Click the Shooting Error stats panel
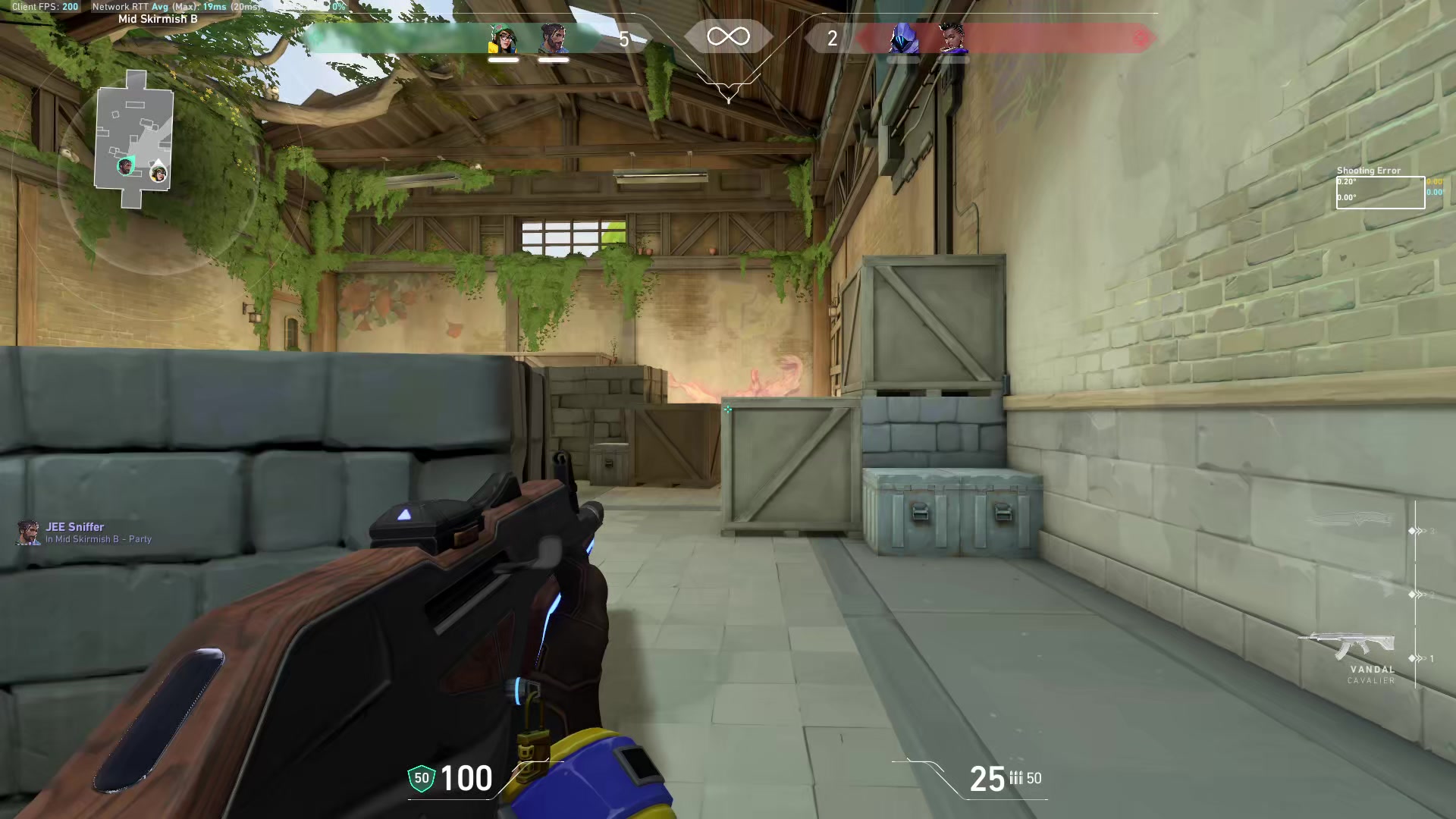 pos(1380,189)
